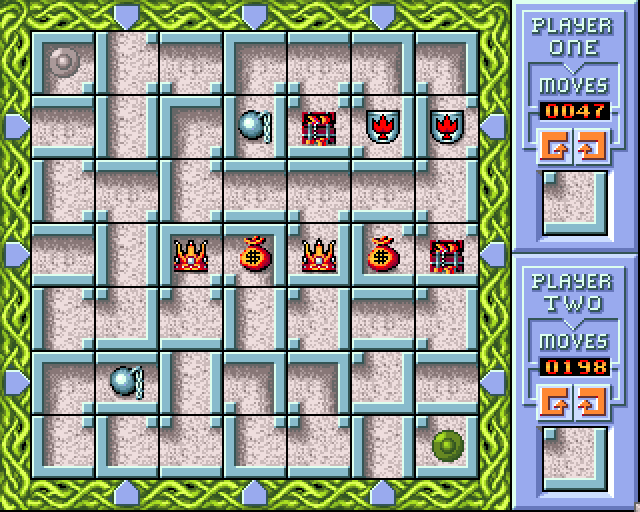Click the bottom arrow below the upper key's column
The width and height of the screenshot is (640, 512).
point(254,490)
